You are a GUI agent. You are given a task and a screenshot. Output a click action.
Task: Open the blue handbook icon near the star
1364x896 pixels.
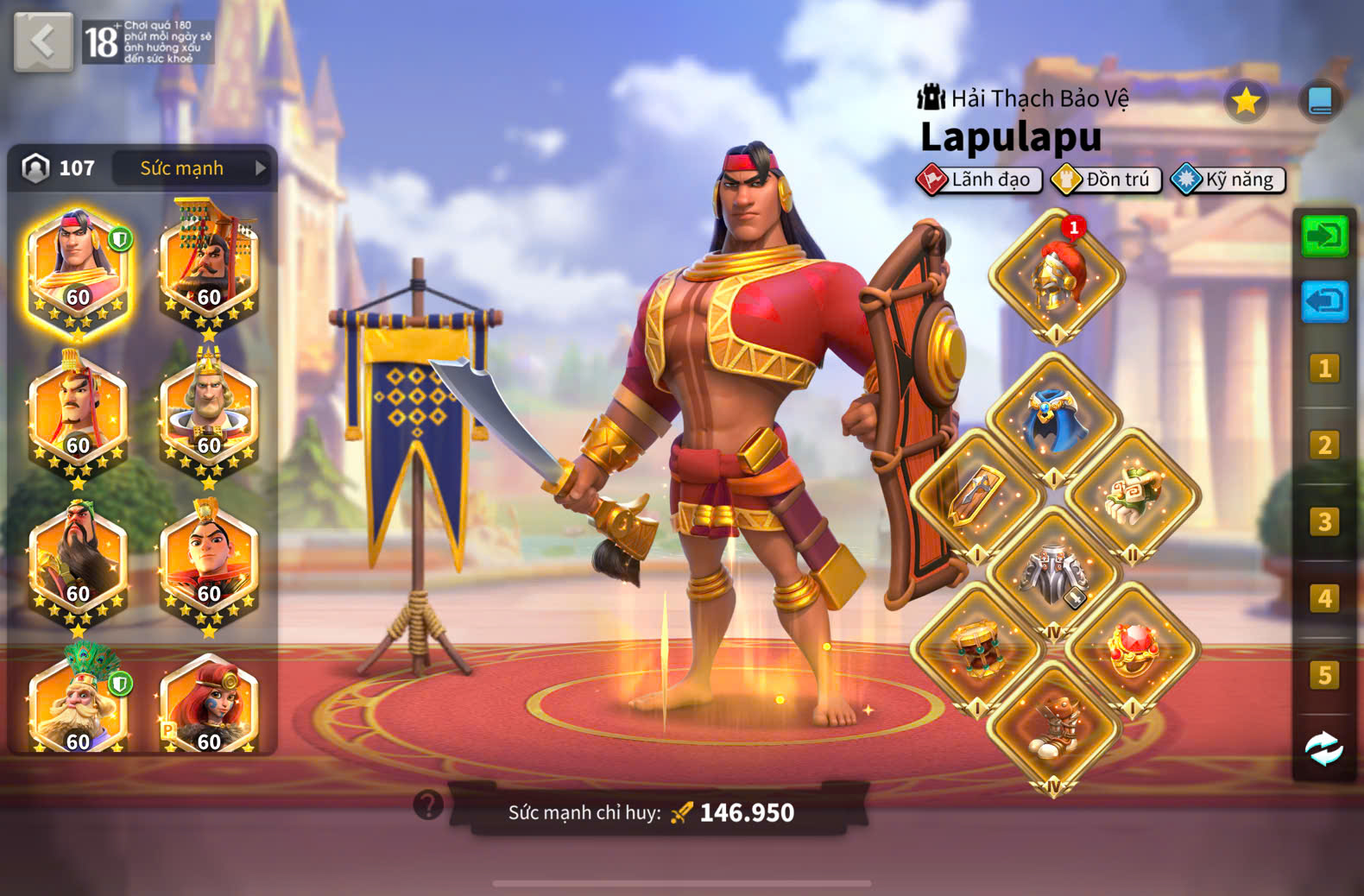[1319, 101]
